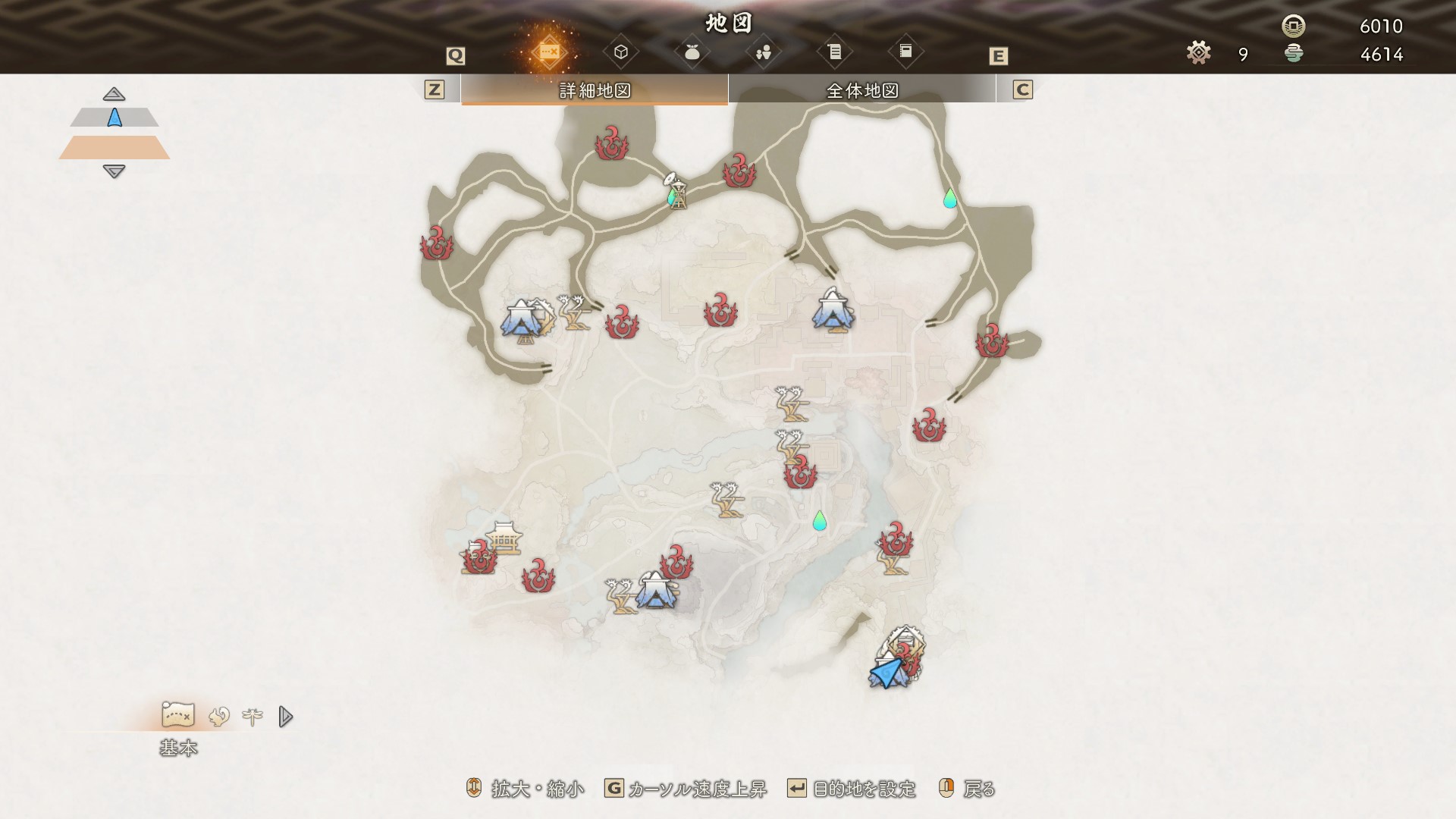Show next map filters with arrow
Image resolution: width=1456 pixels, height=819 pixels.
click(x=285, y=717)
